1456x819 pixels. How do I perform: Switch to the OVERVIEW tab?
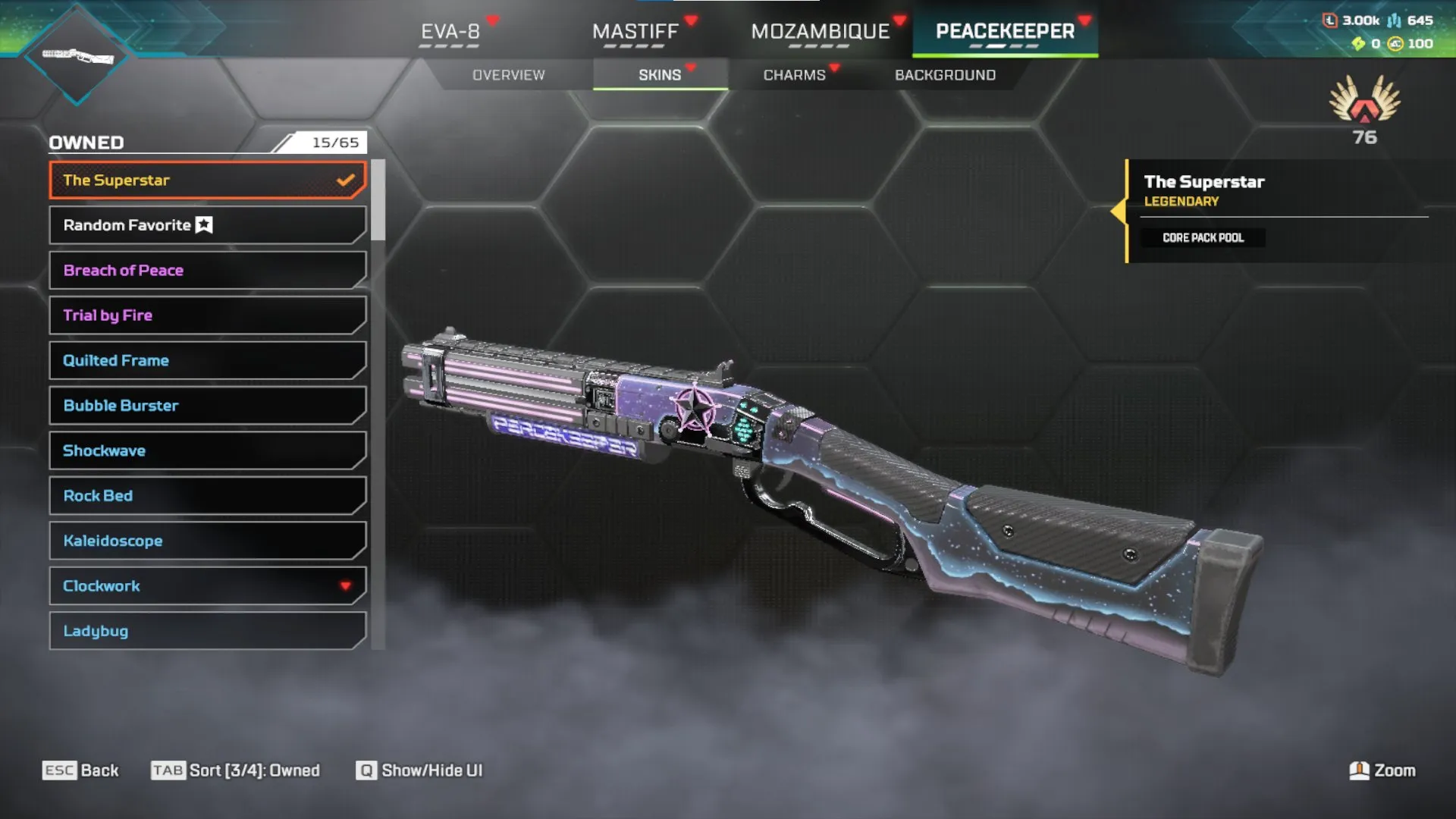tap(509, 74)
